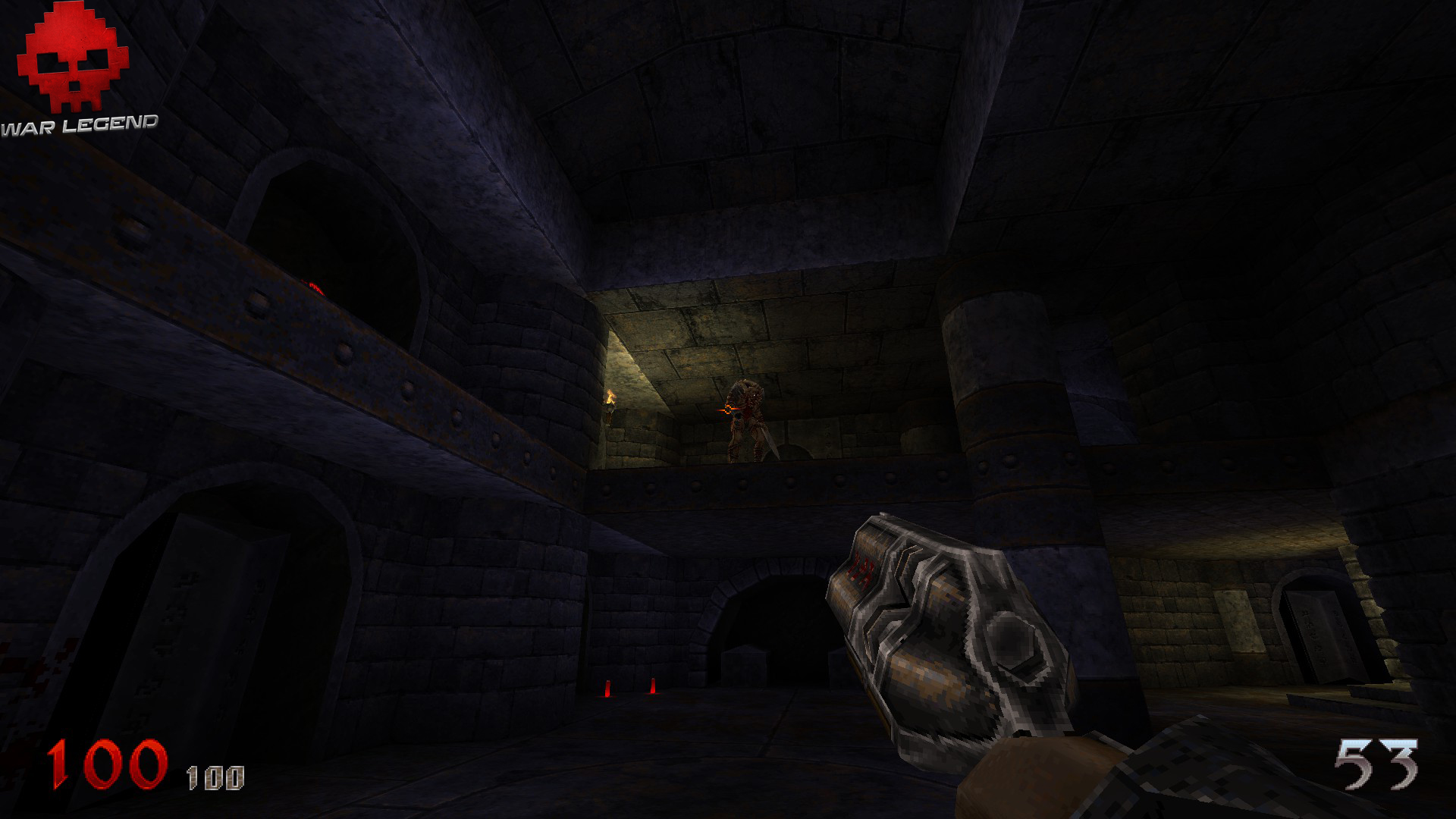Click the torch flame on the wall
The height and width of the screenshot is (819, 1456).
coord(609,397)
